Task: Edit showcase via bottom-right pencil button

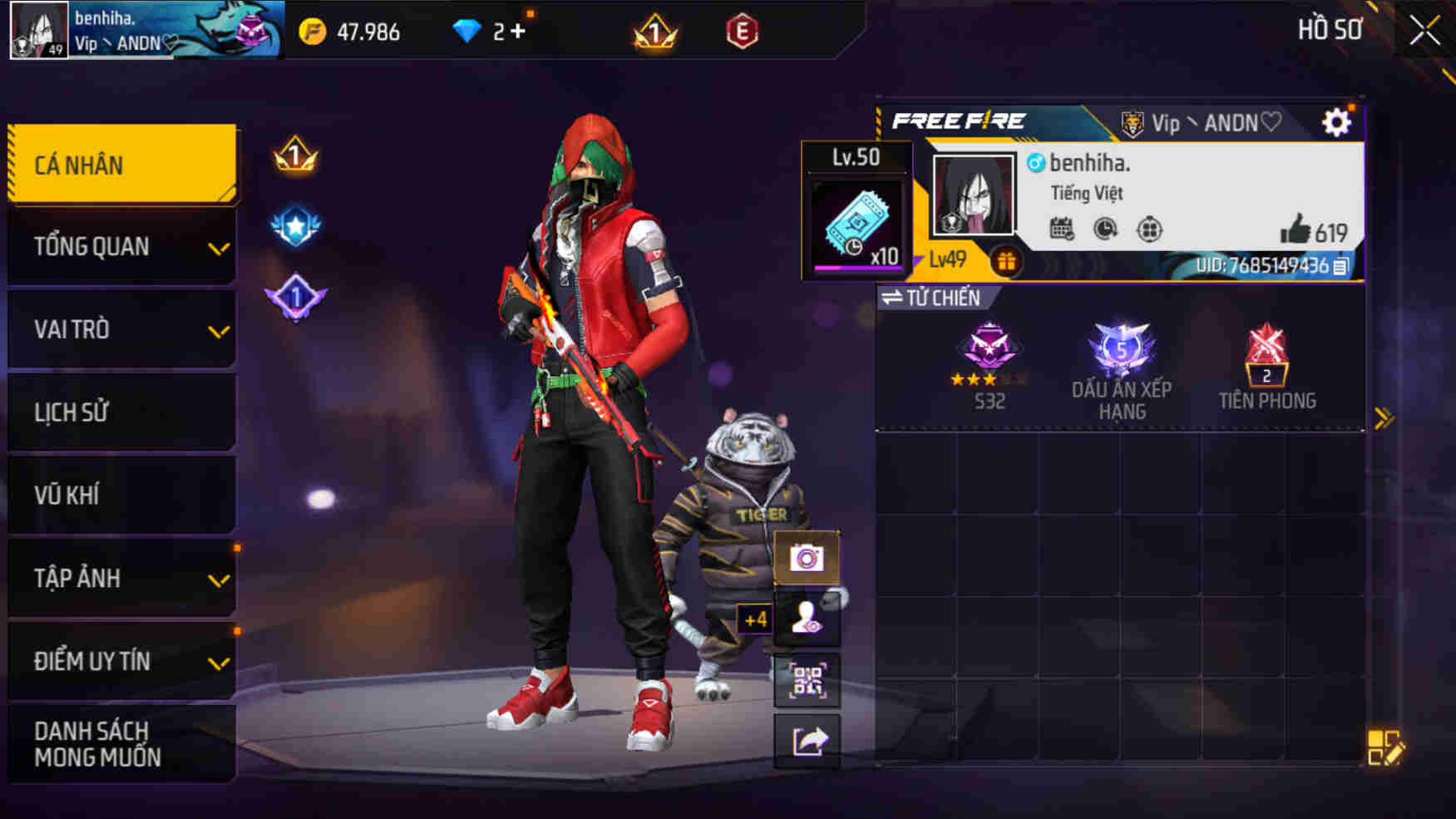Action: tap(1385, 747)
